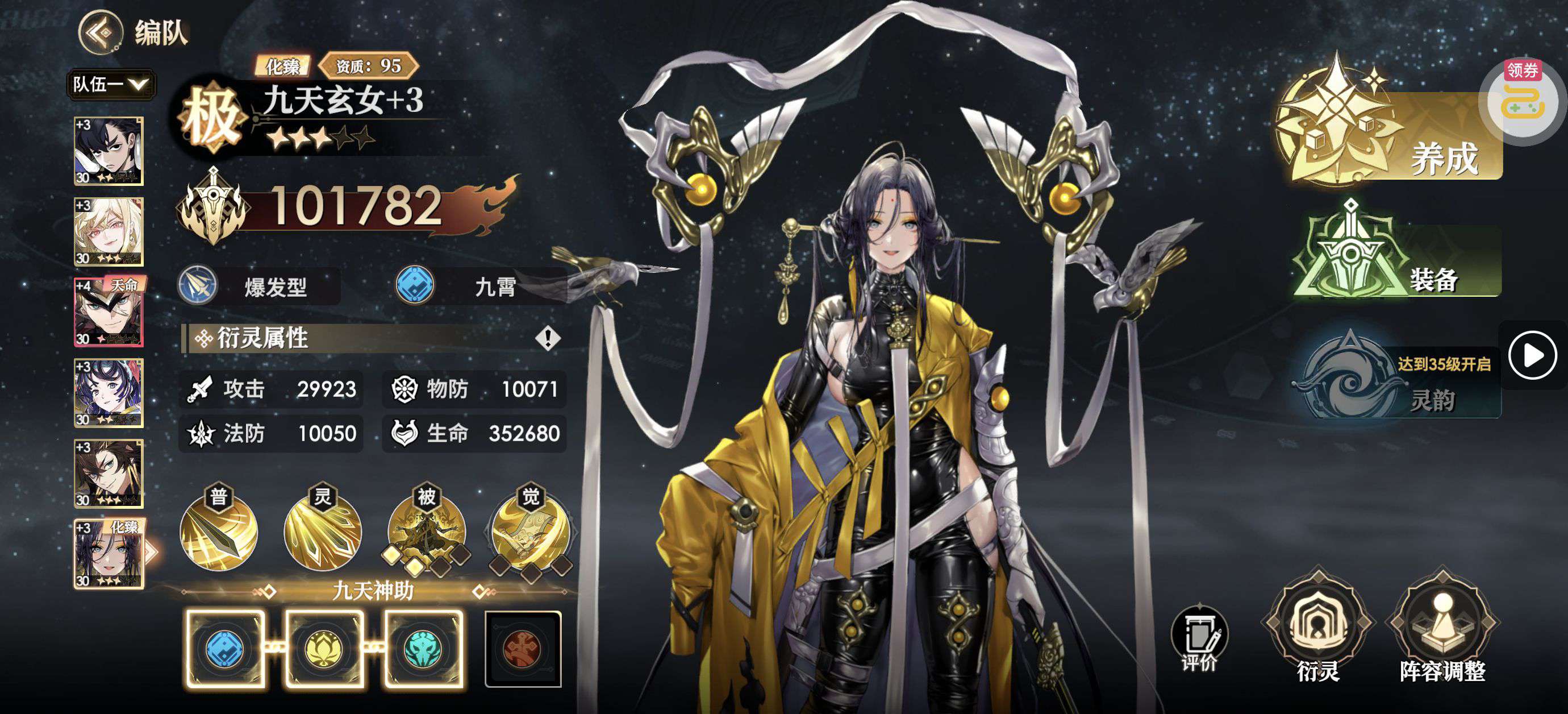Select the 天命 team member portrait
Viewport: 1568px width, 714px height.
tap(109, 312)
